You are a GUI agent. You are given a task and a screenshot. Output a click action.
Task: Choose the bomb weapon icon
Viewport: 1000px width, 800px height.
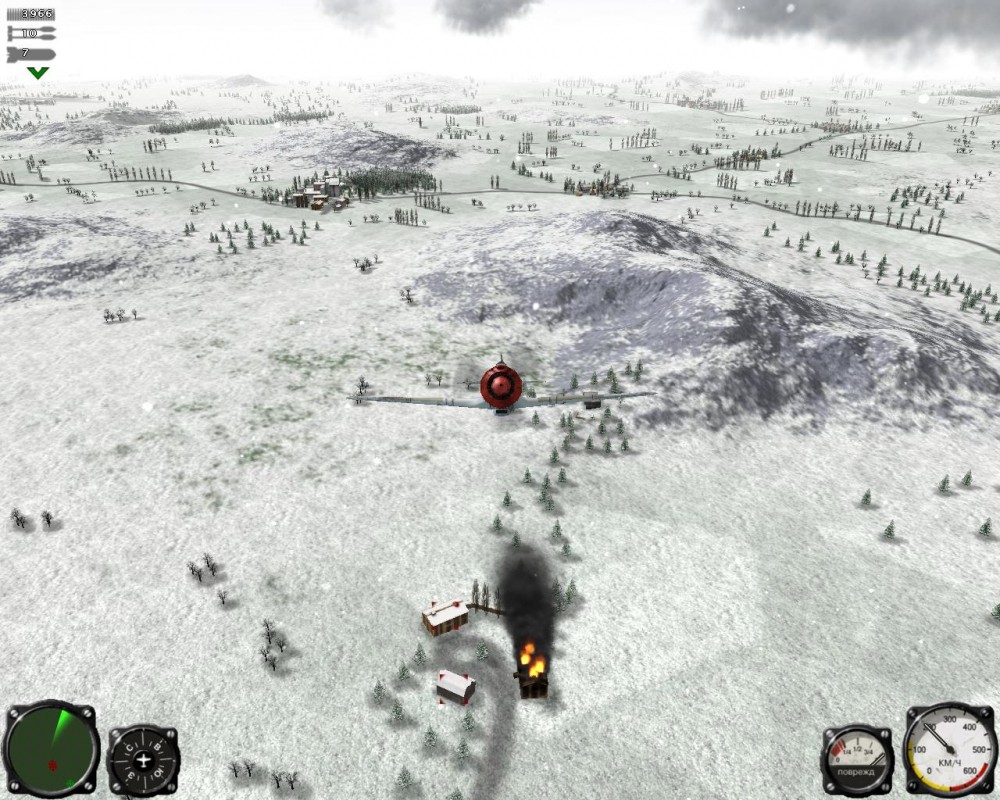click(x=31, y=53)
